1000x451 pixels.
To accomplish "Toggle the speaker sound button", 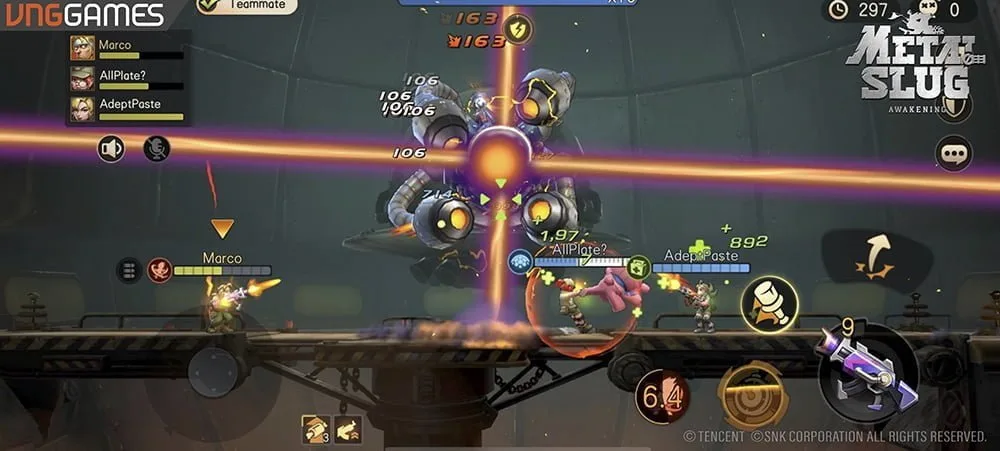I will point(111,149).
